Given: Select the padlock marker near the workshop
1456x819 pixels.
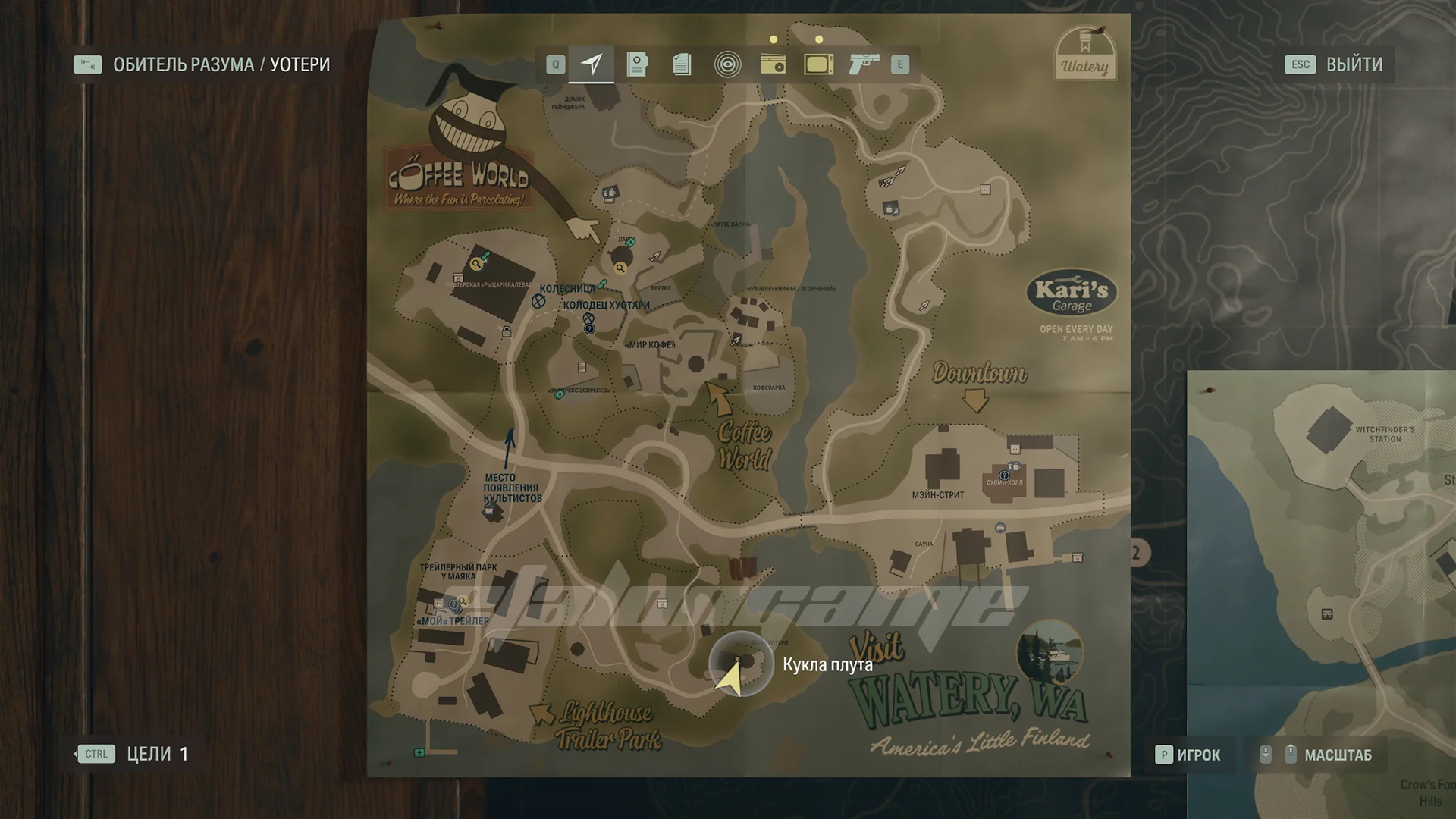Looking at the screenshot, I should 507,331.
